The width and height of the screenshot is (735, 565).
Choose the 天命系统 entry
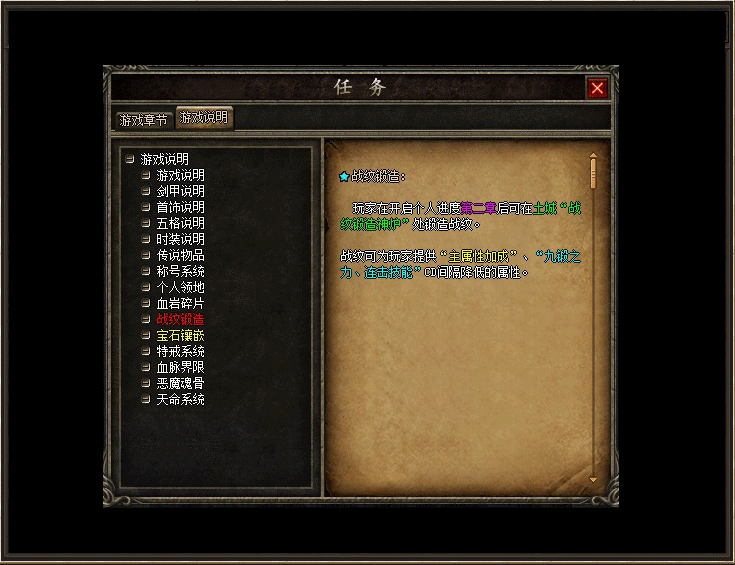coord(180,399)
